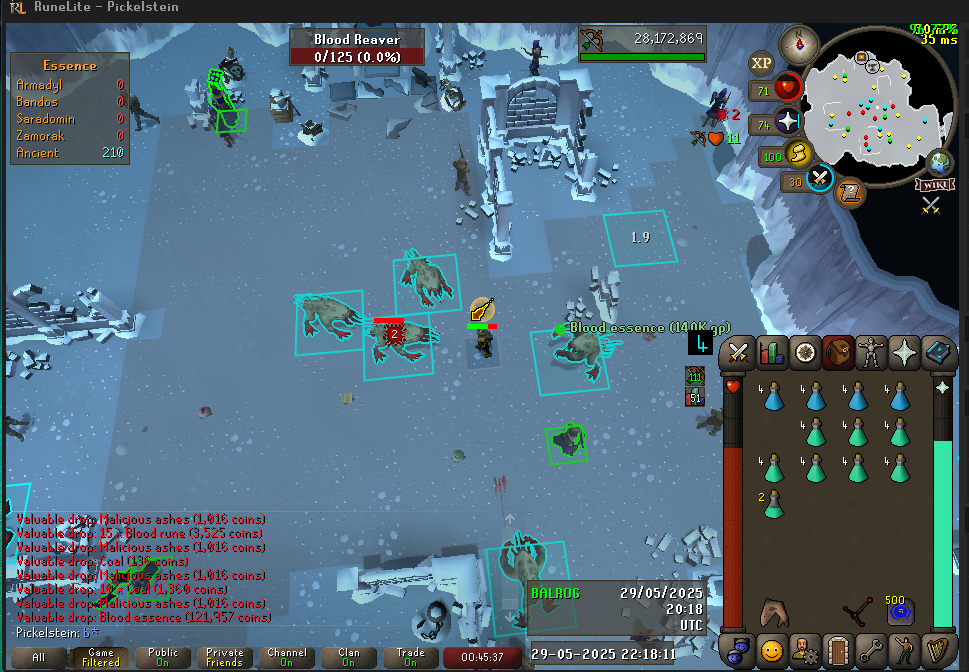This screenshot has height=672, width=969.
Task: Open the Wiki lookup banner
Action: tap(931, 184)
